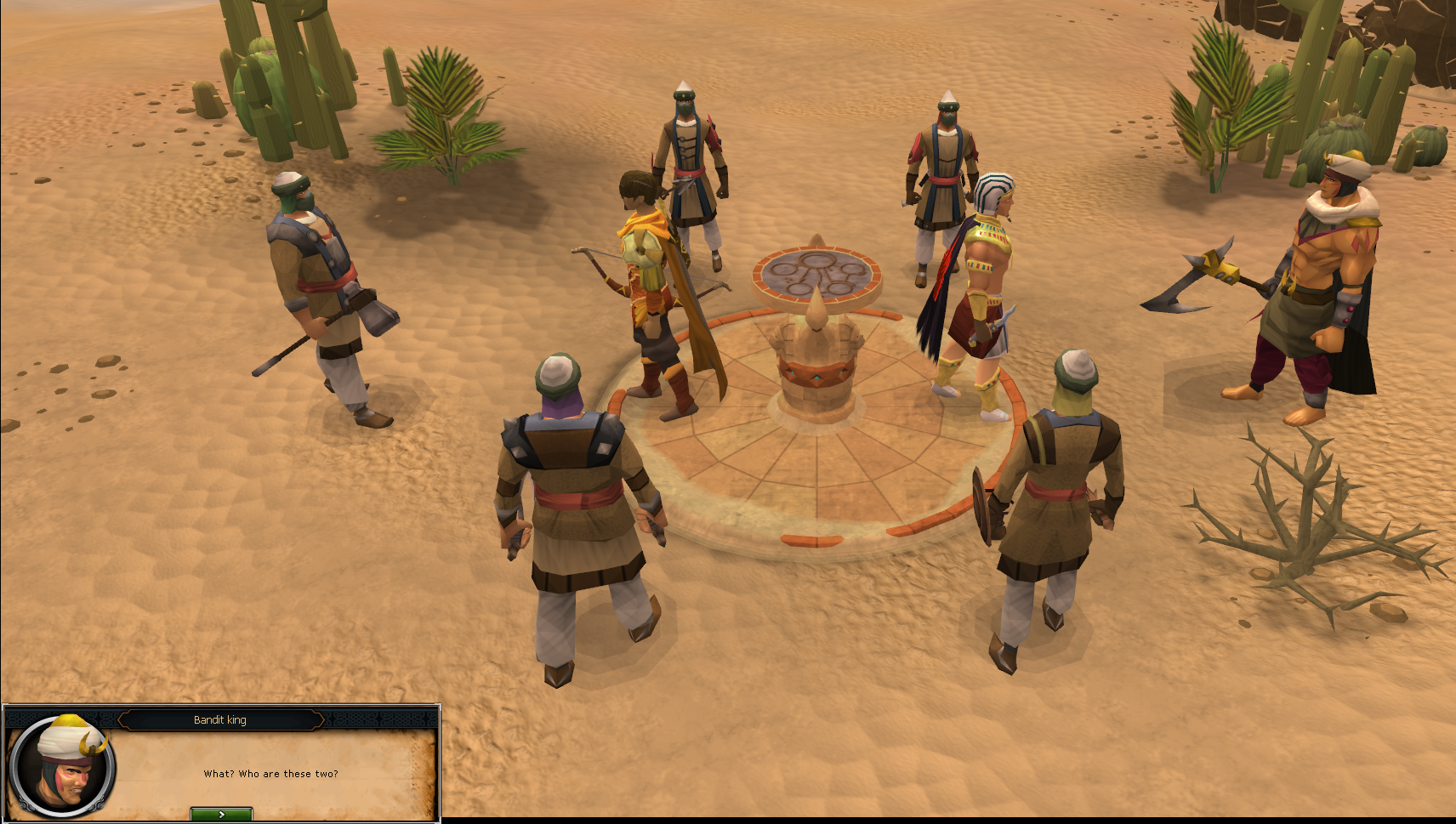Continue the Bandit king dialogue with green arrow
1456x824 pixels.
pos(221,814)
